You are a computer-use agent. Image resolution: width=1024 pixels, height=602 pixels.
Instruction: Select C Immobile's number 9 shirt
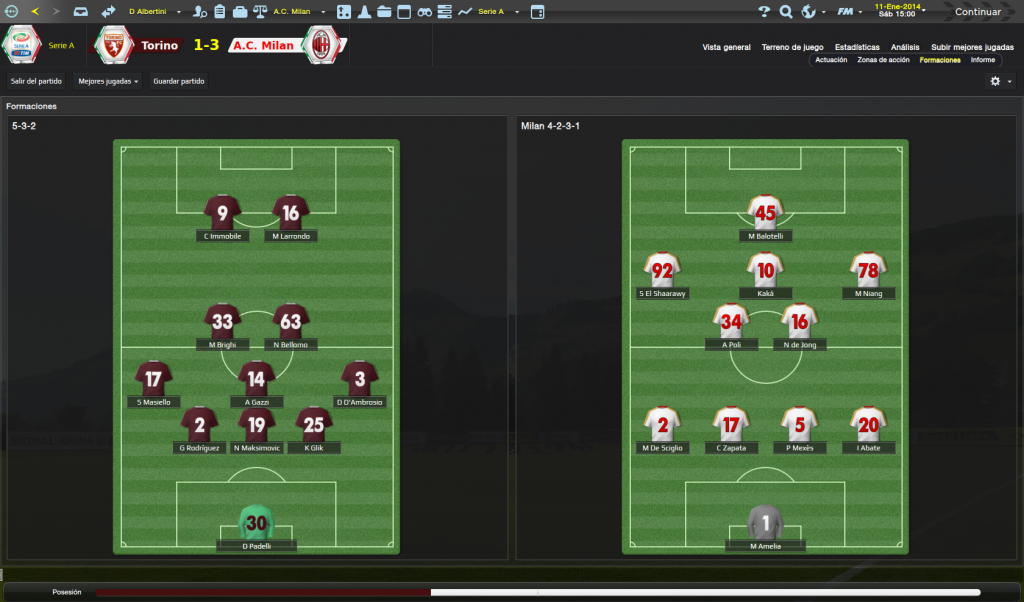click(x=222, y=212)
